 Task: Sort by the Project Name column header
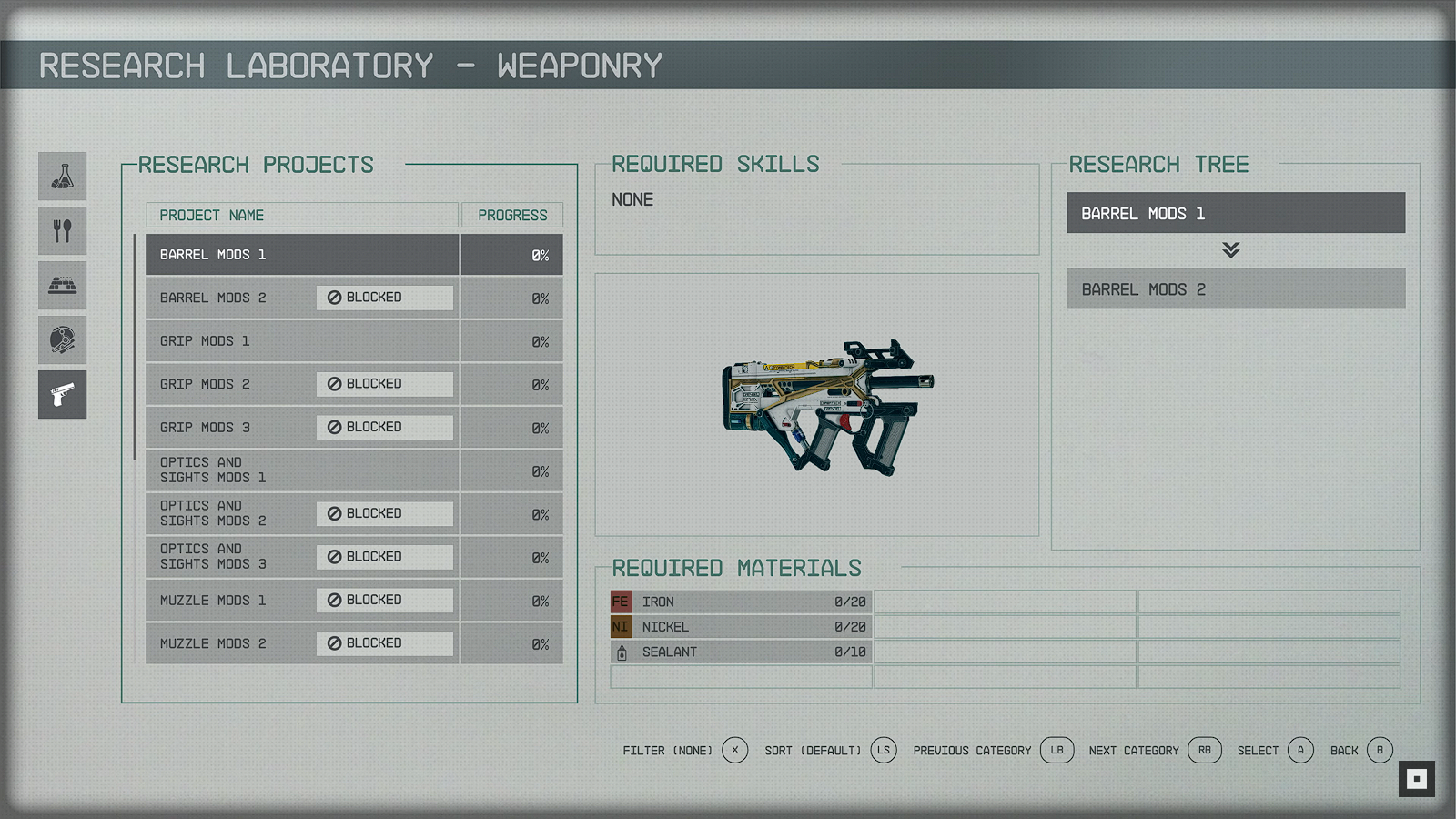tap(302, 216)
